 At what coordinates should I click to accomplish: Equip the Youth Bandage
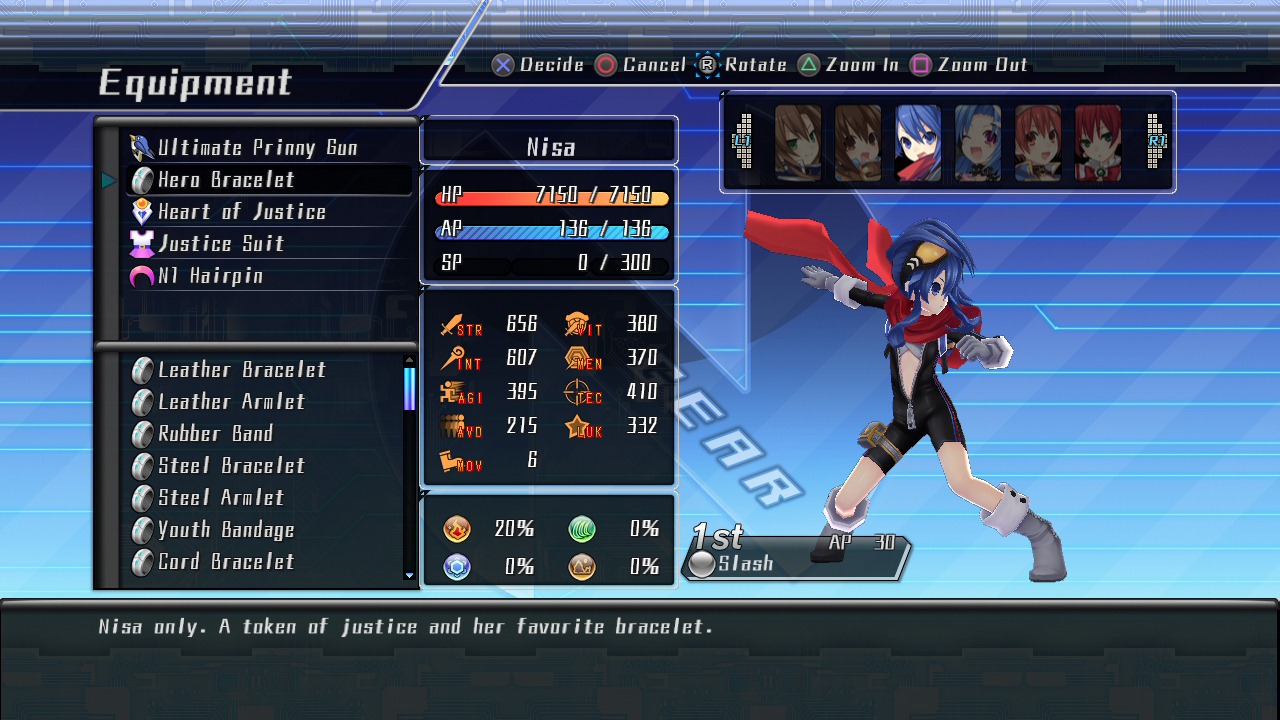[x=226, y=530]
